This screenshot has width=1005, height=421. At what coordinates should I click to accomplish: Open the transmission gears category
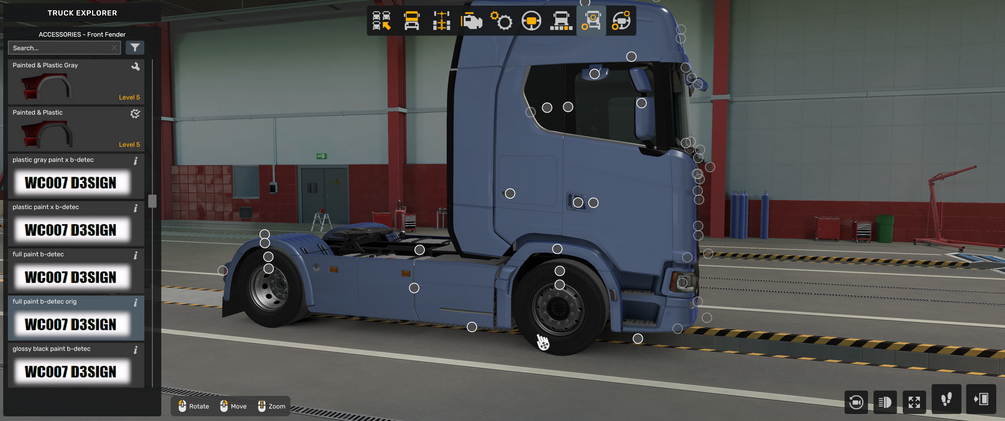pos(502,20)
